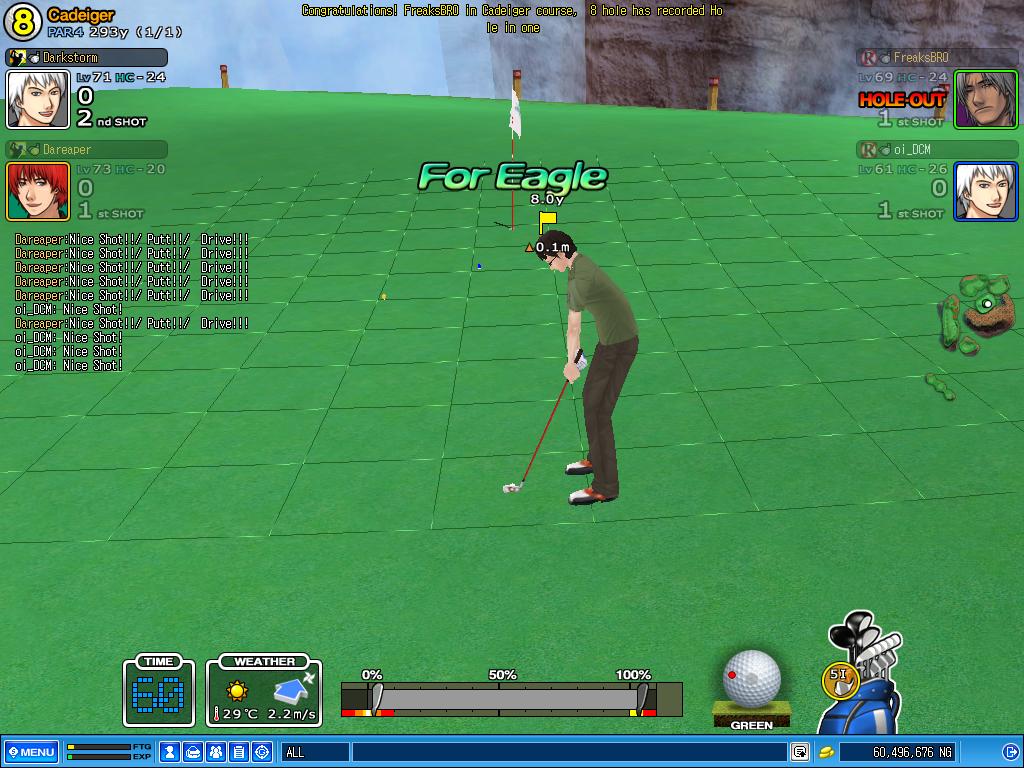Click the circular target toolbar icon
Screen dimensions: 1024x768
263,752
